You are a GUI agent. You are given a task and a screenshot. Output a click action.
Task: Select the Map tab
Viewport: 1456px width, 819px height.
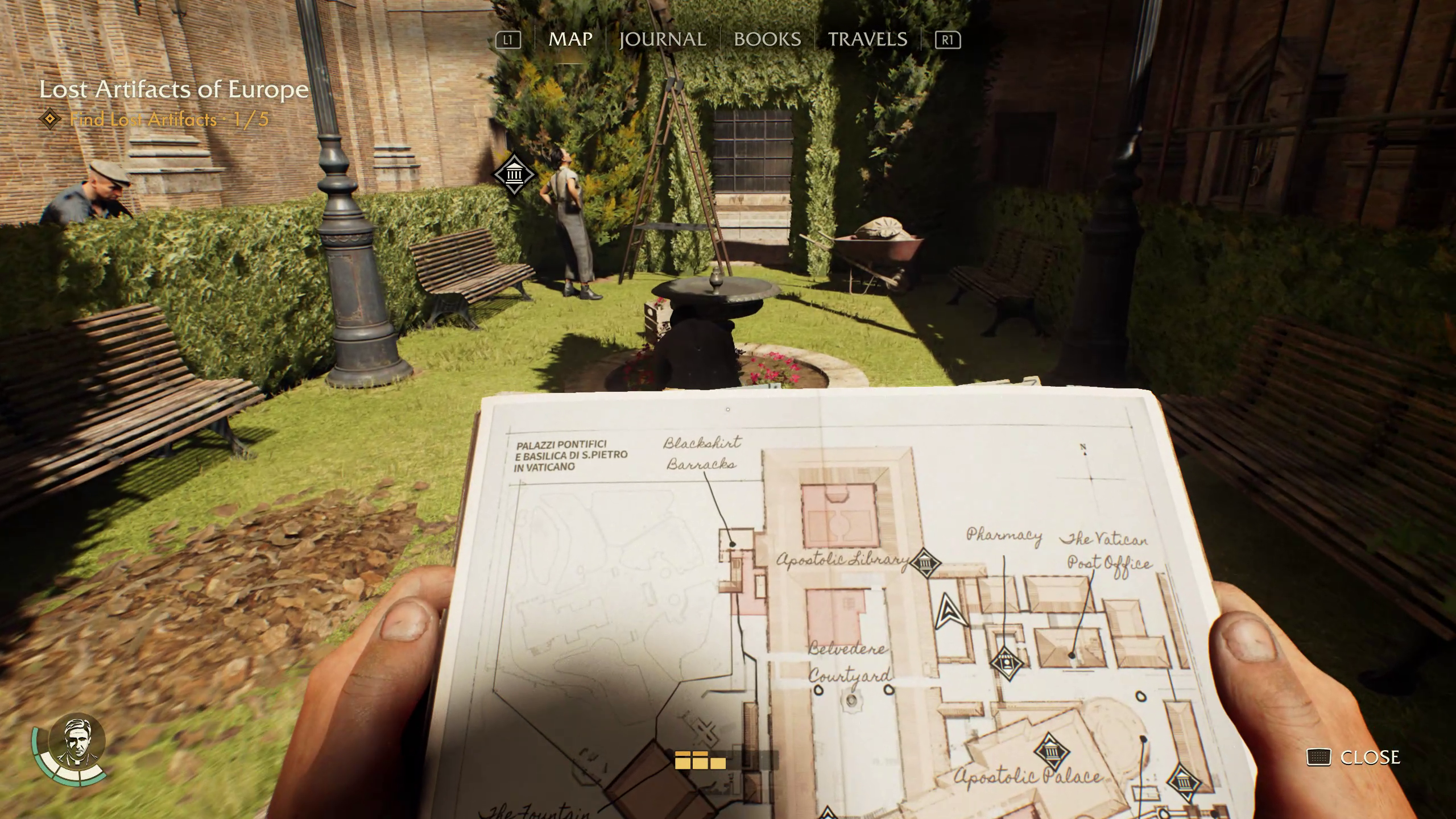click(570, 39)
